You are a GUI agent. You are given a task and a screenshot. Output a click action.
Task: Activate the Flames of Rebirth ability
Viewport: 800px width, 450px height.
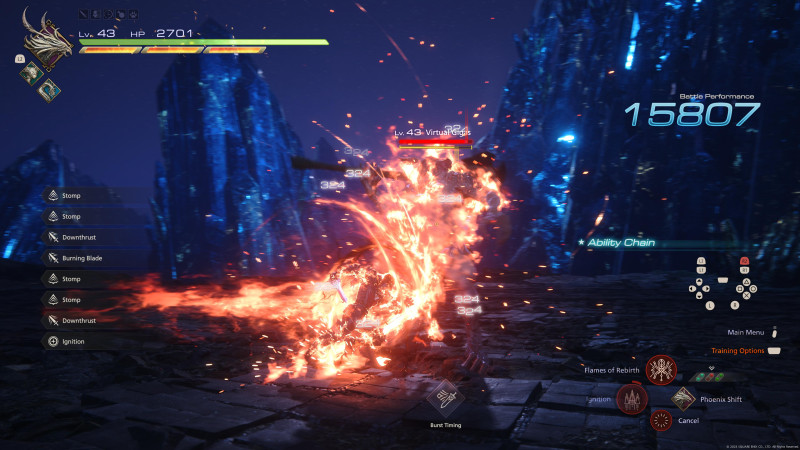tap(659, 370)
